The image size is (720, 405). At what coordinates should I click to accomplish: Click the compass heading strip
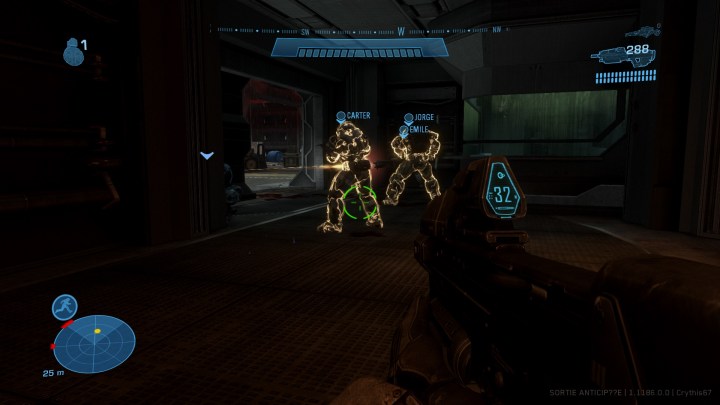pyautogui.click(x=360, y=30)
